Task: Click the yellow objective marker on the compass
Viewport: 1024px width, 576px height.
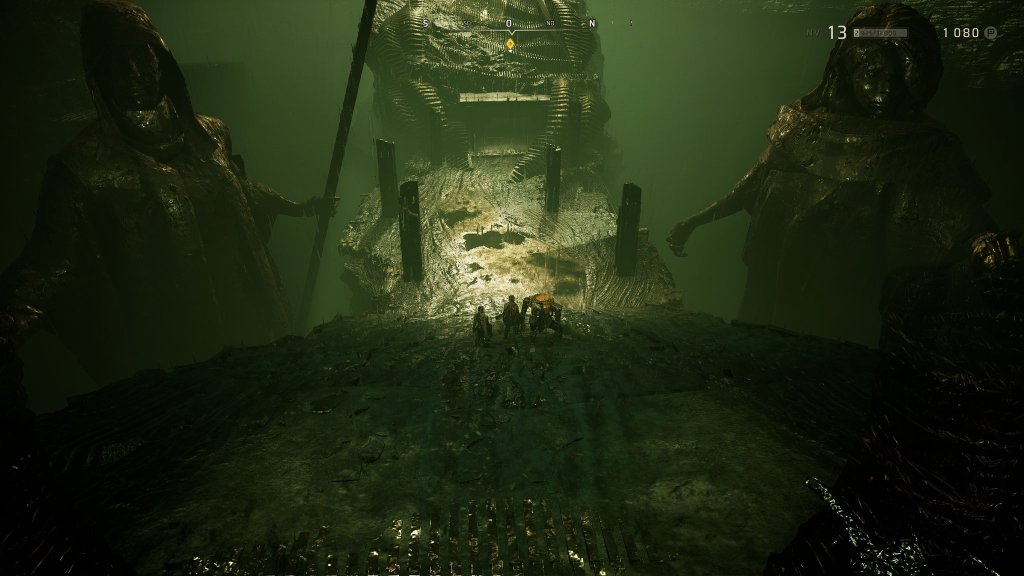Action: pos(510,43)
